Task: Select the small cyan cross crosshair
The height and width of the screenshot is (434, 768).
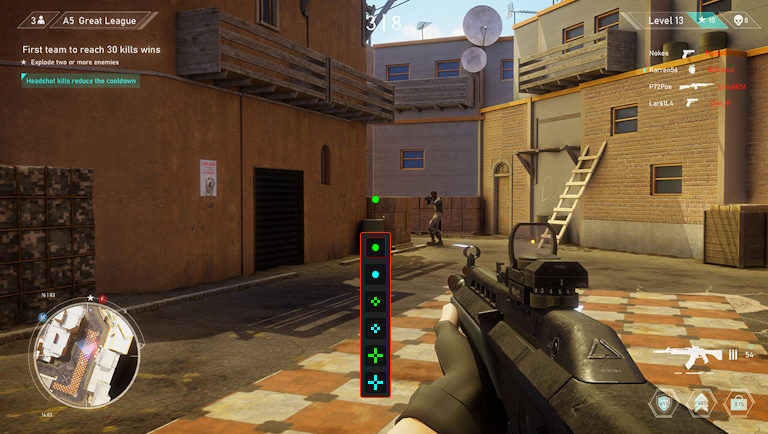Action: tap(375, 327)
